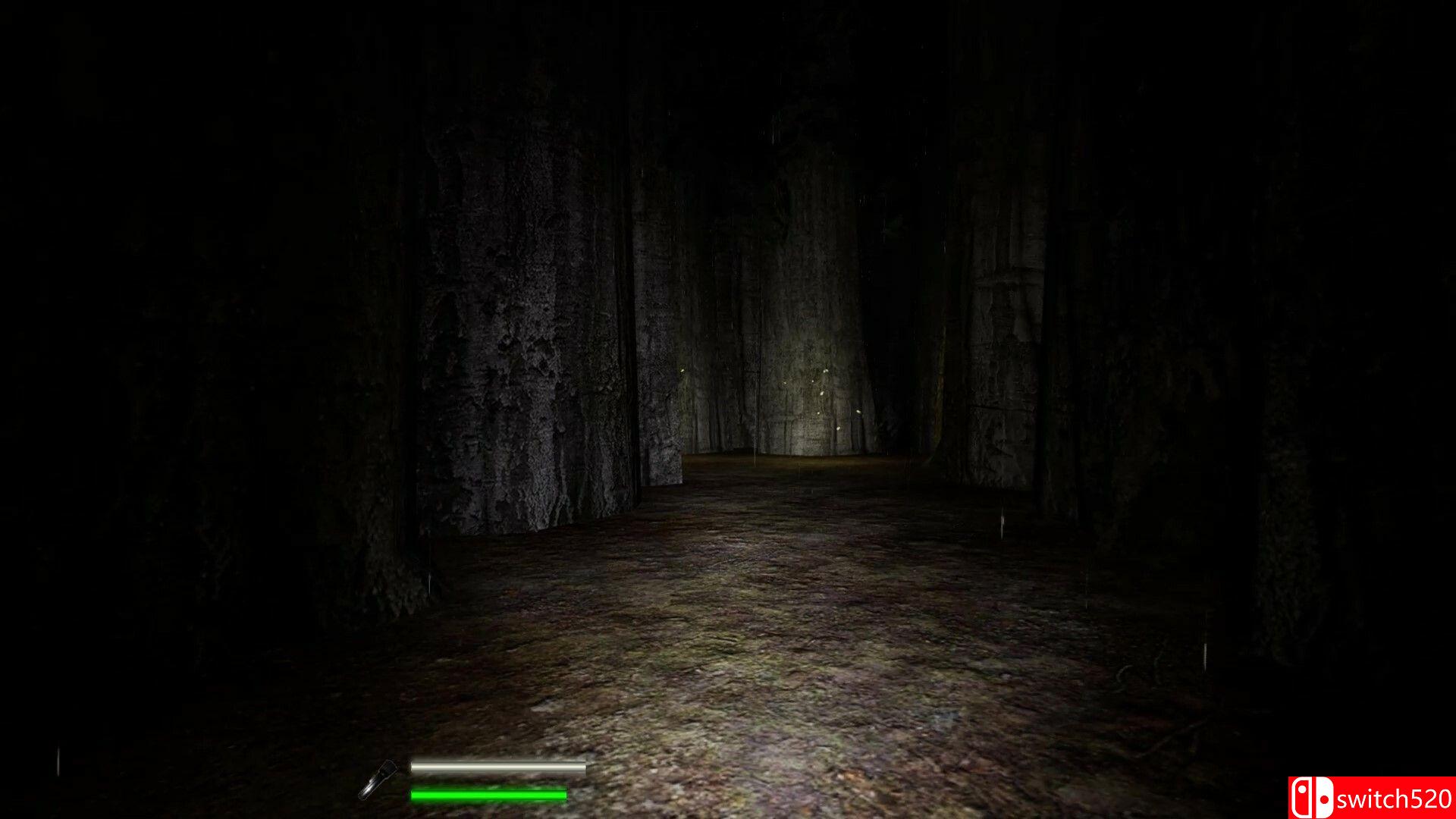Click the switch520 text link
This screenshot has width=1456, height=819.
[x=1395, y=799]
